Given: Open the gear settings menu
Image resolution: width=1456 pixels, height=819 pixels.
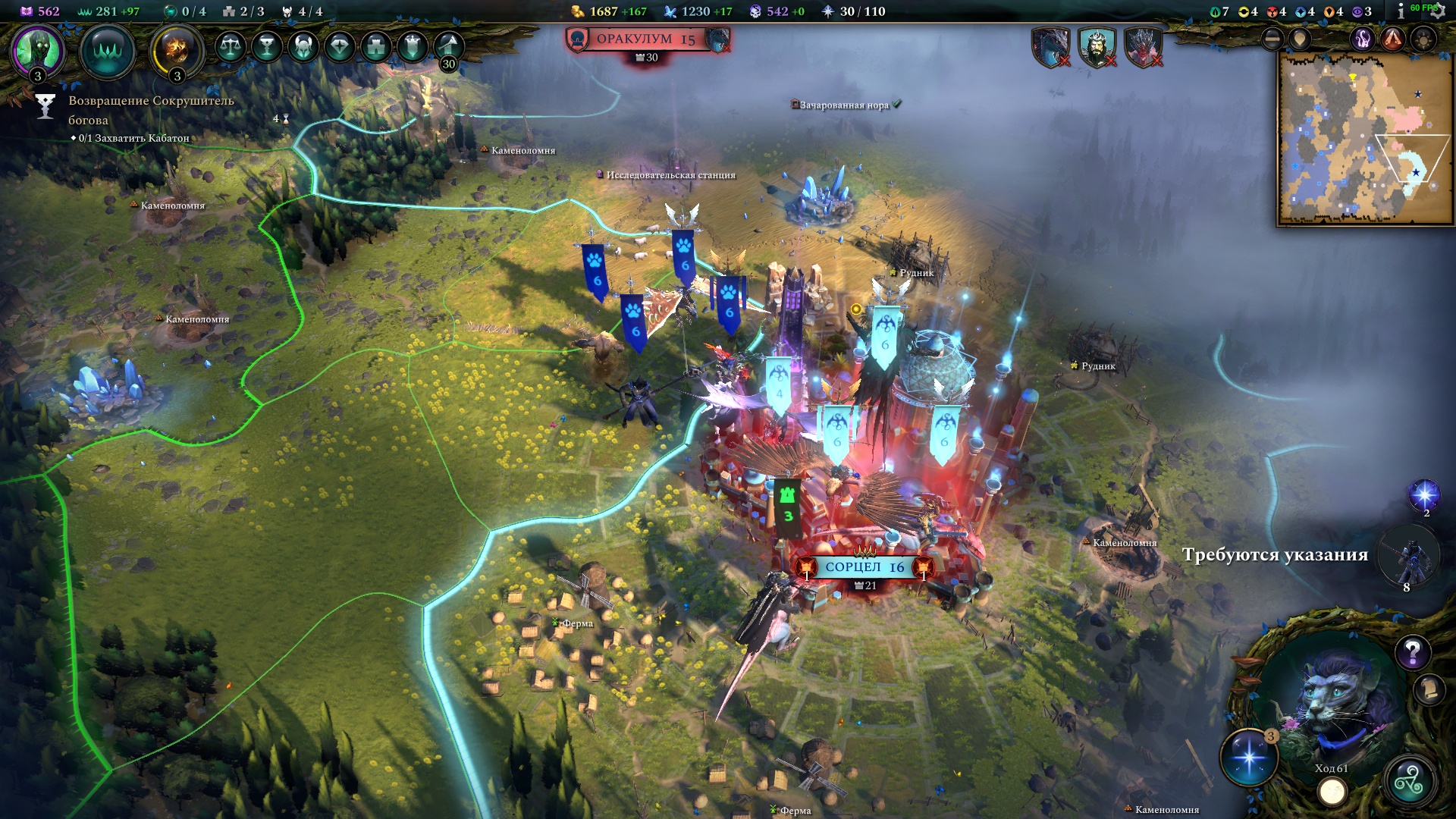Looking at the screenshot, I should (1436, 12).
